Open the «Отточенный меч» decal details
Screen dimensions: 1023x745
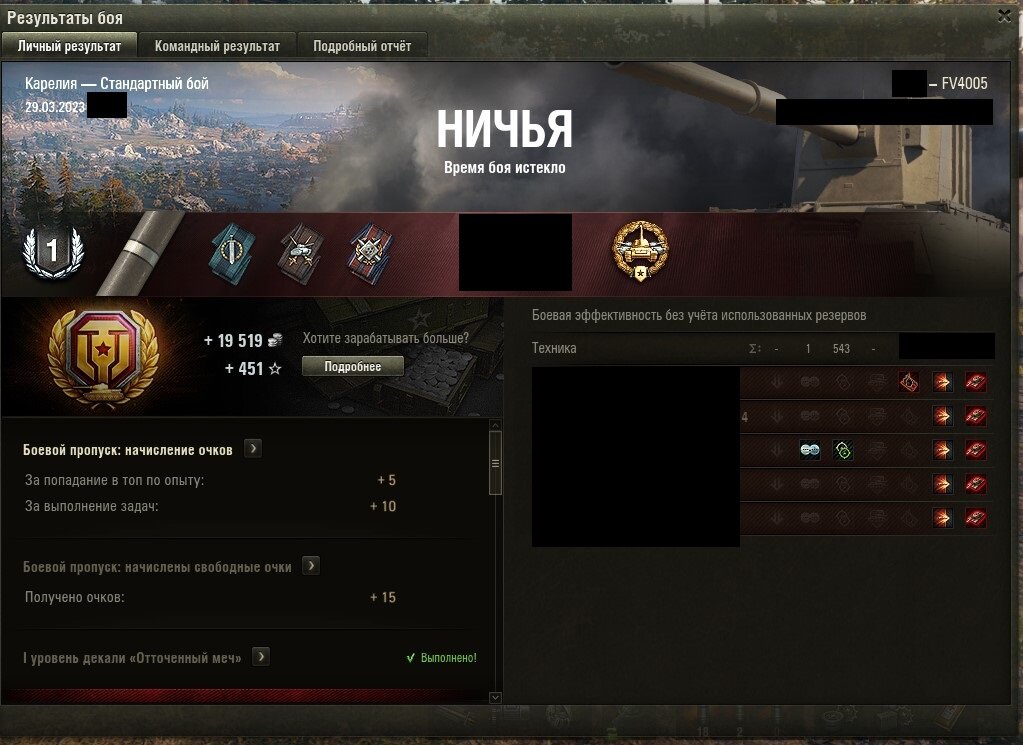(261, 657)
